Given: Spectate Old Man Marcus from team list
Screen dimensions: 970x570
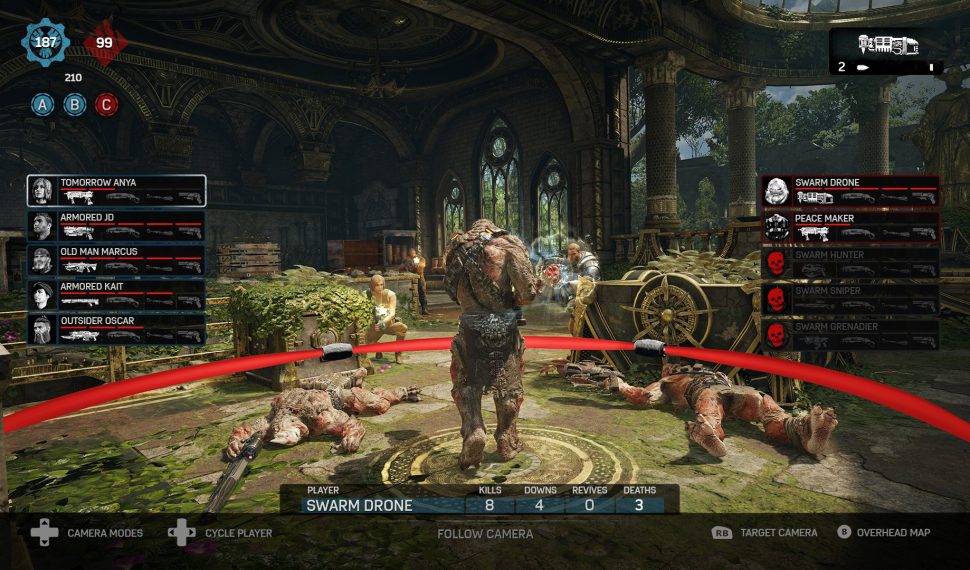Looking at the screenshot, I should point(117,259).
